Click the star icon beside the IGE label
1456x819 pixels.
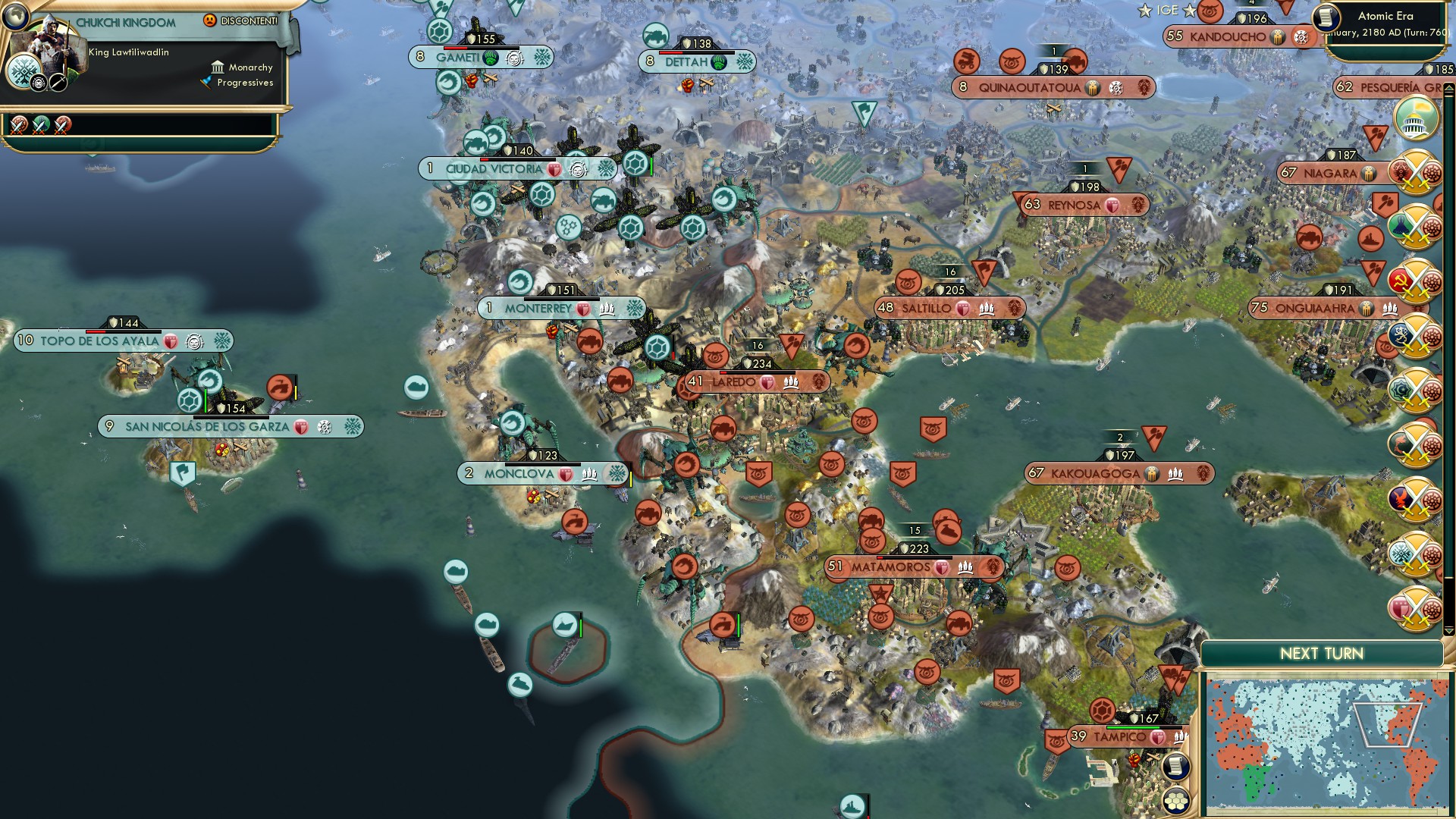(1145, 11)
